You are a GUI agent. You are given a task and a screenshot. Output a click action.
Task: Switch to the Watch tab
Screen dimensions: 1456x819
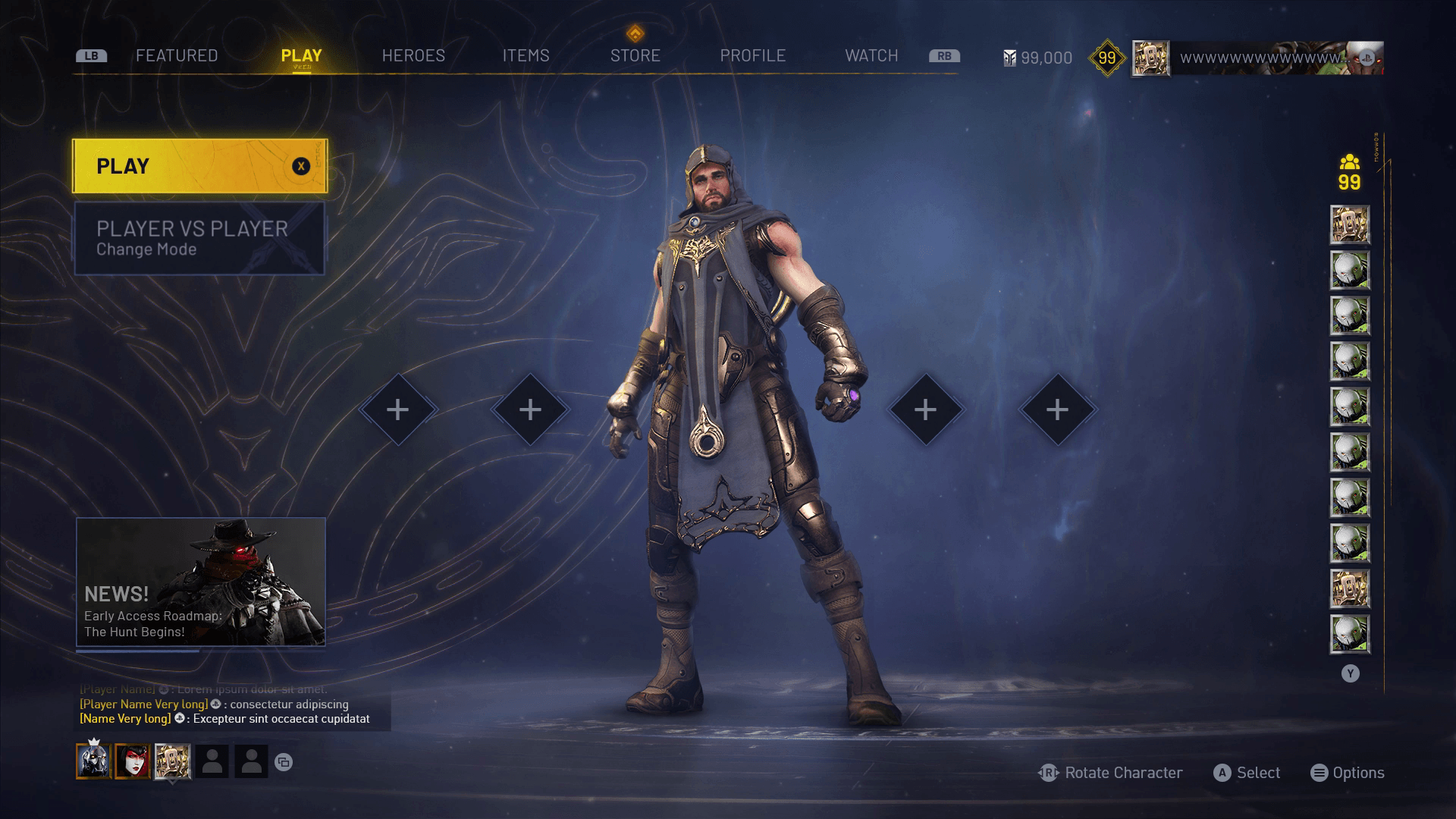pos(871,56)
